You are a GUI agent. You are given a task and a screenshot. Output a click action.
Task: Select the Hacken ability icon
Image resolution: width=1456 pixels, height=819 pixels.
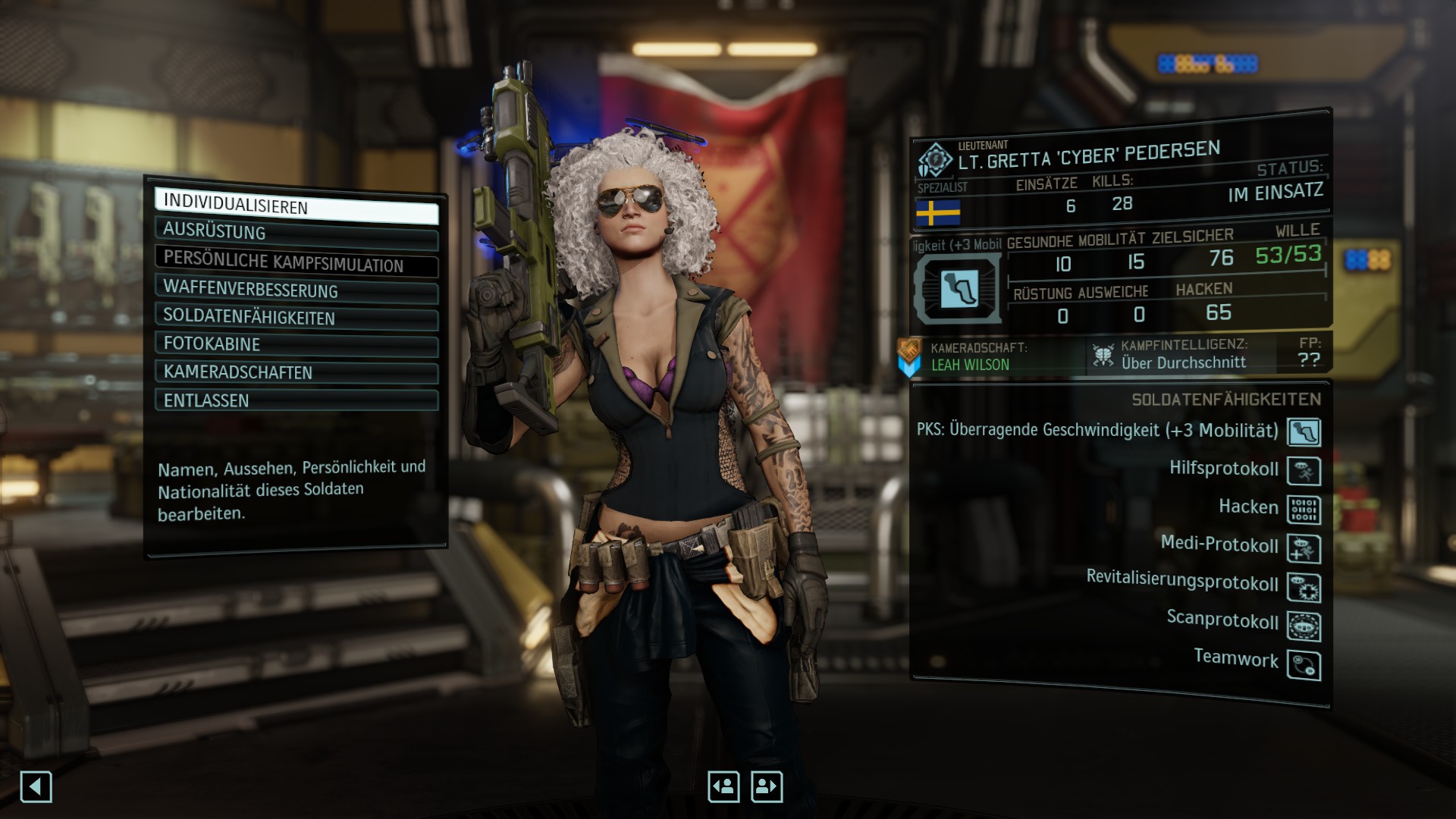(x=1304, y=510)
